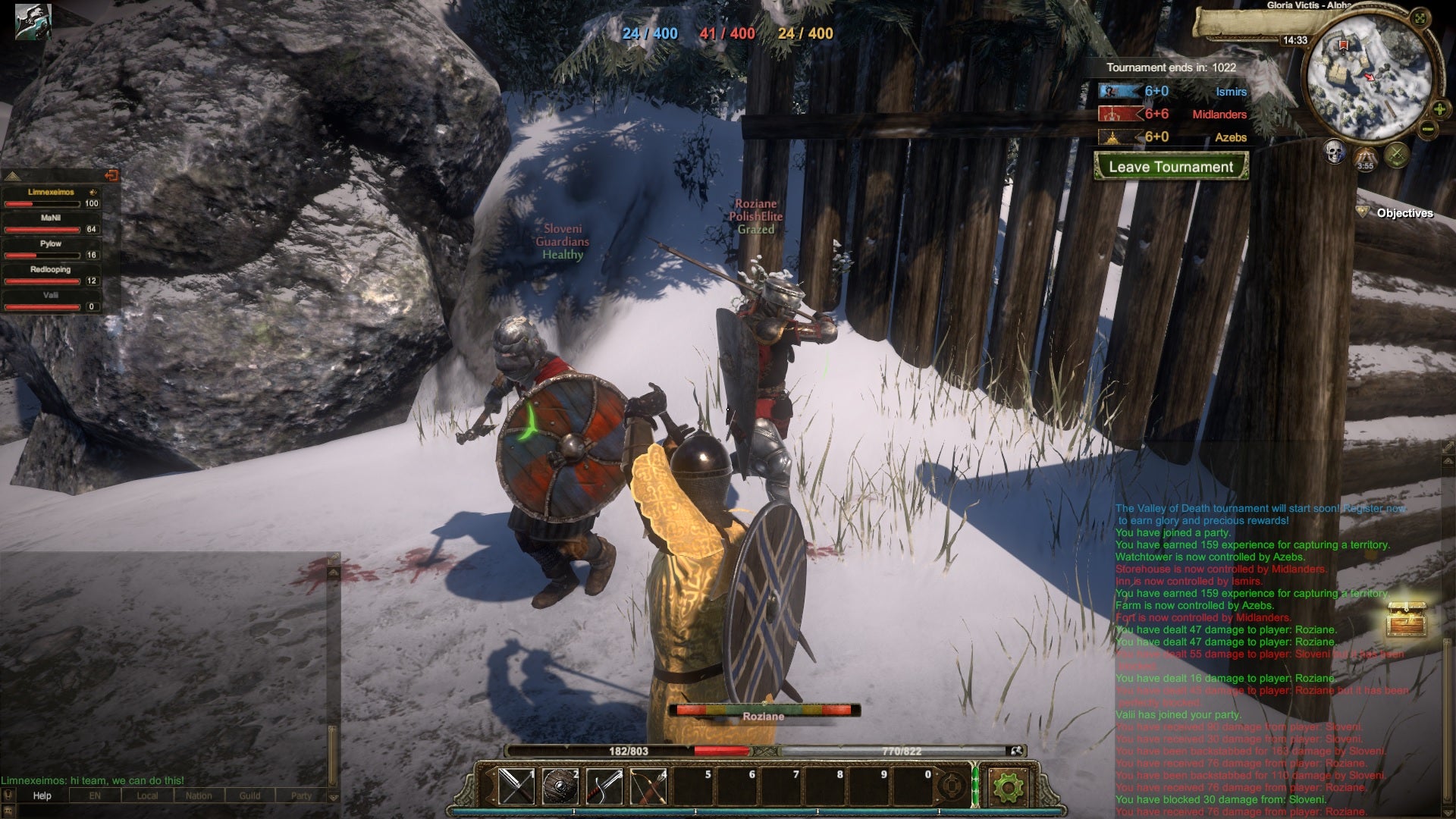The height and width of the screenshot is (819, 1456).
Task: Zoom in on the minimap with the plus button
Action: (x=1439, y=108)
